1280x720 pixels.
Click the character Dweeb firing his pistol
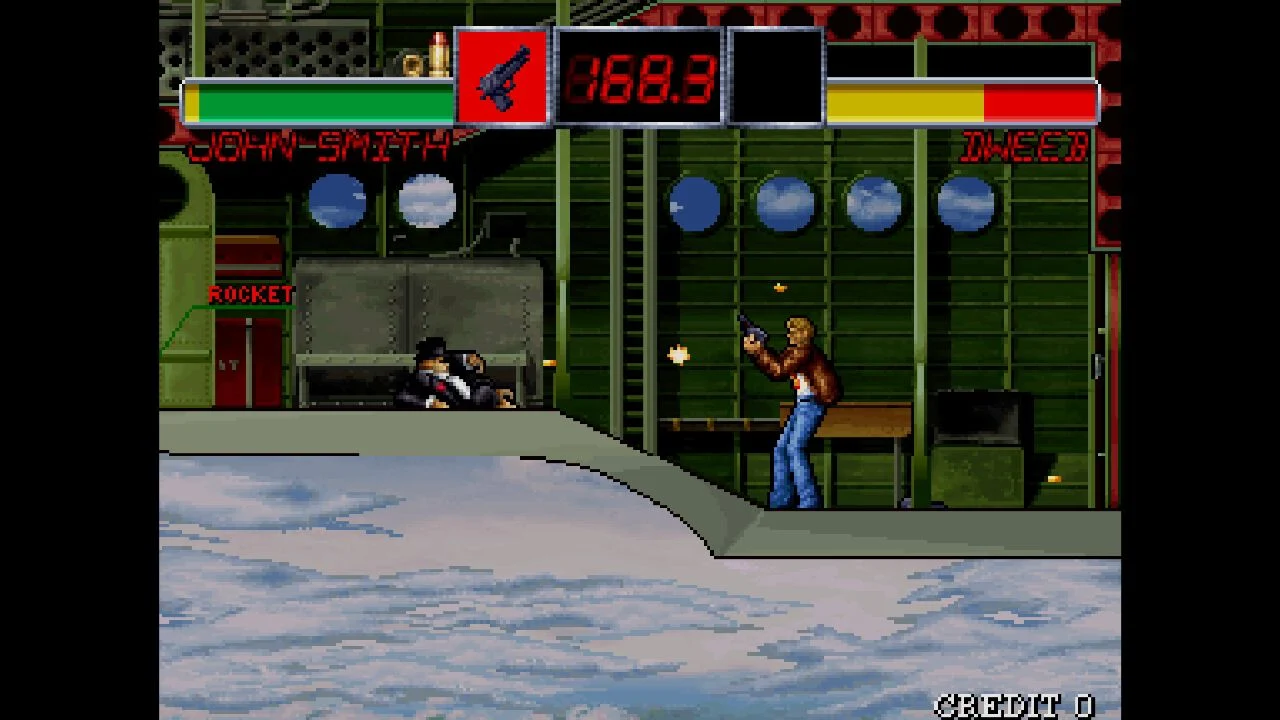click(x=795, y=400)
